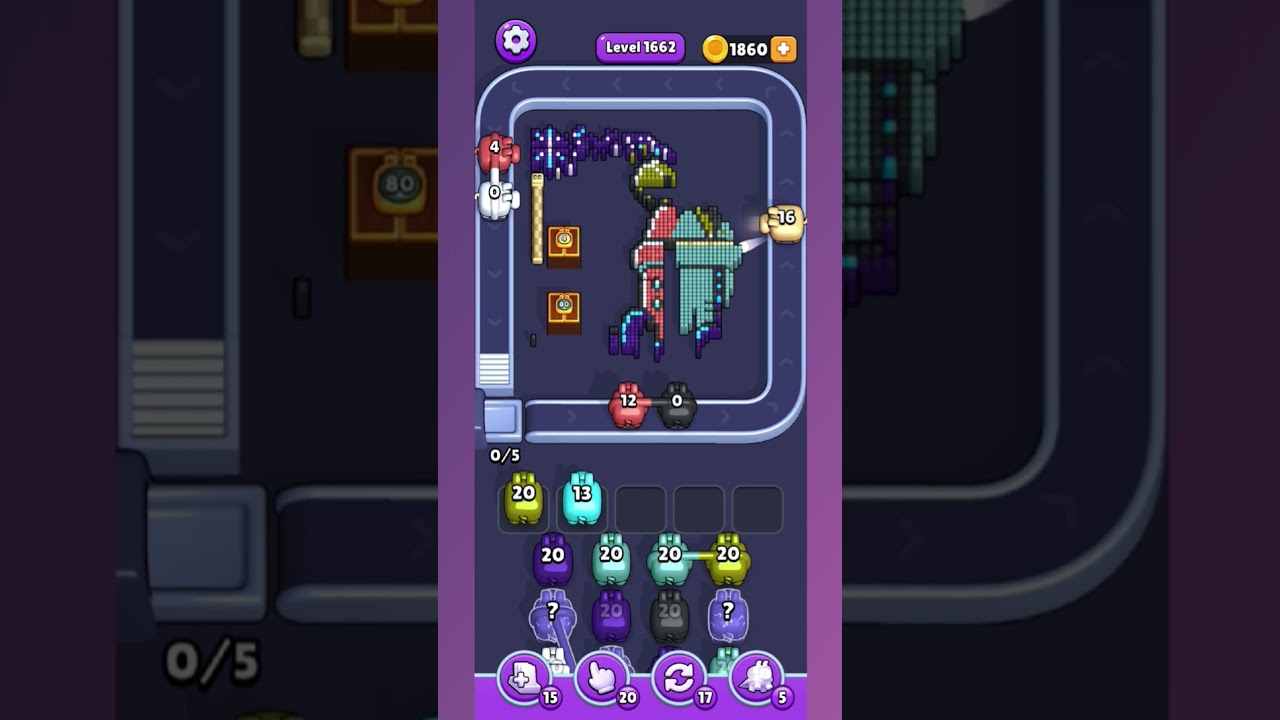The width and height of the screenshot is (1280, 720).
Task: Tap the gold coin currency icon
Action: coord(717,47)
